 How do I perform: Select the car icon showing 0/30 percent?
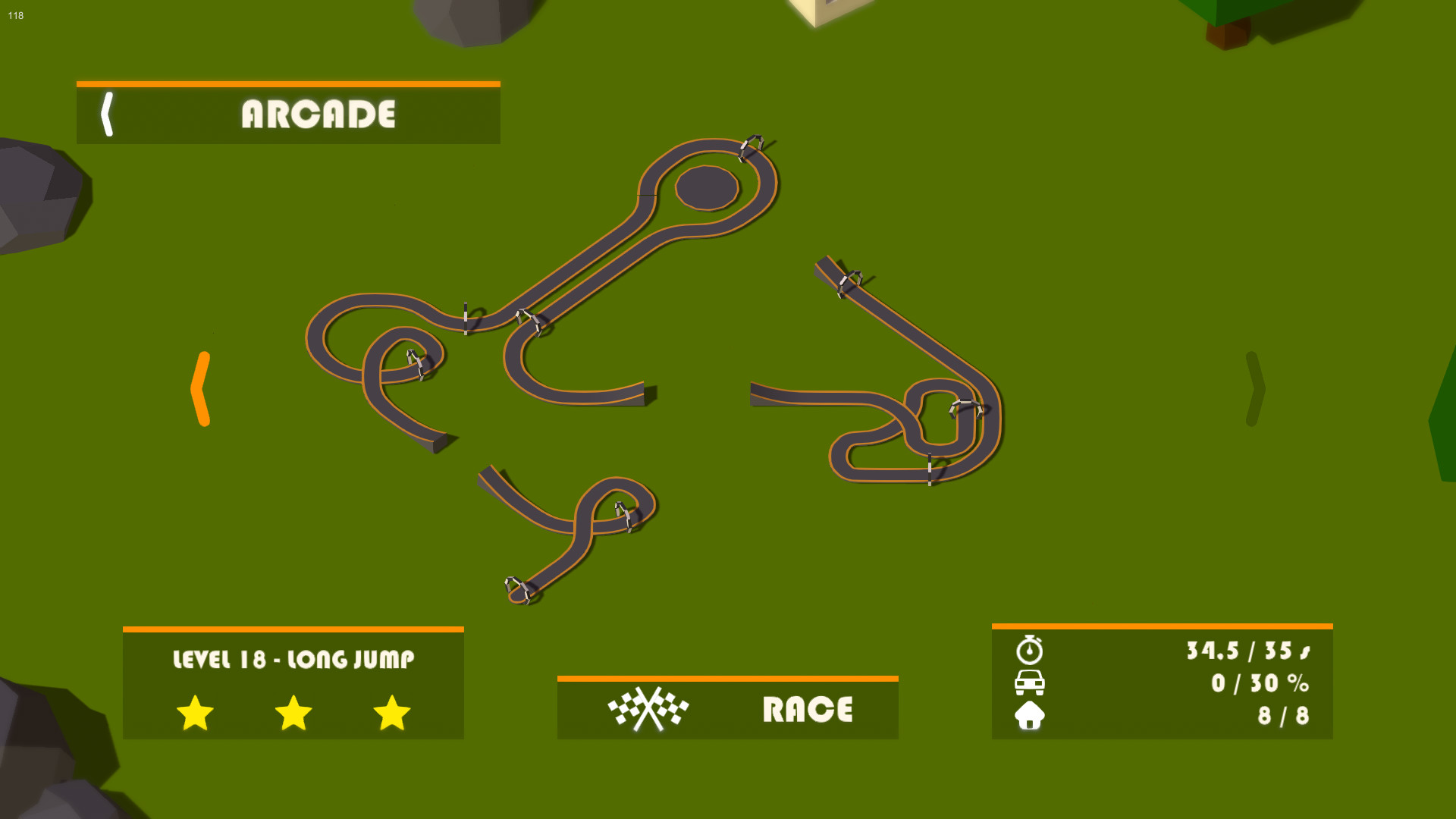(1029, 682)
